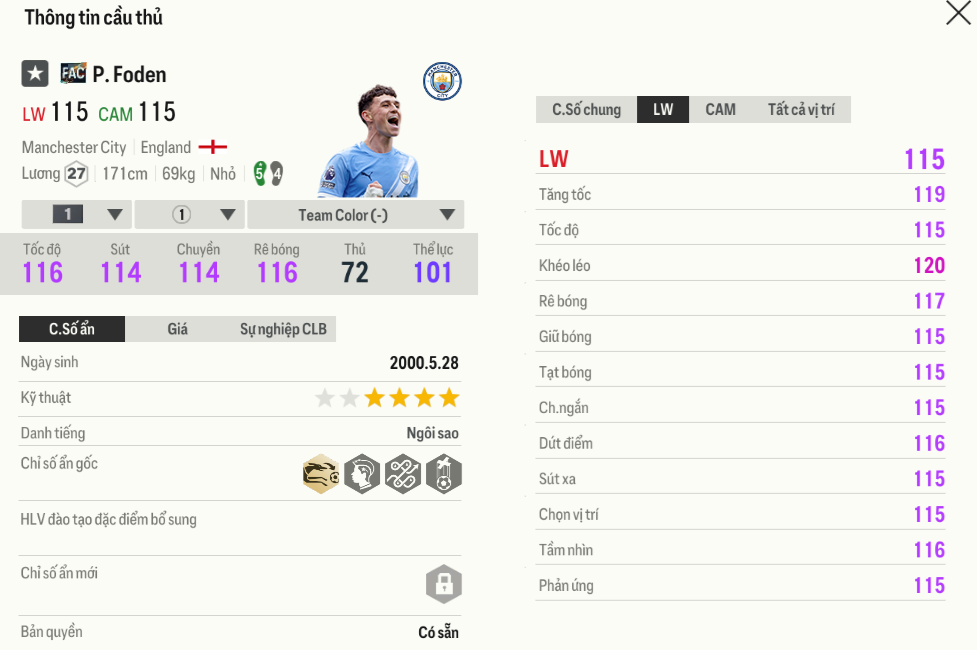This screenshot has height=650, width=977.
Task: Switch to the Giá tab
Action: (177, 329)
